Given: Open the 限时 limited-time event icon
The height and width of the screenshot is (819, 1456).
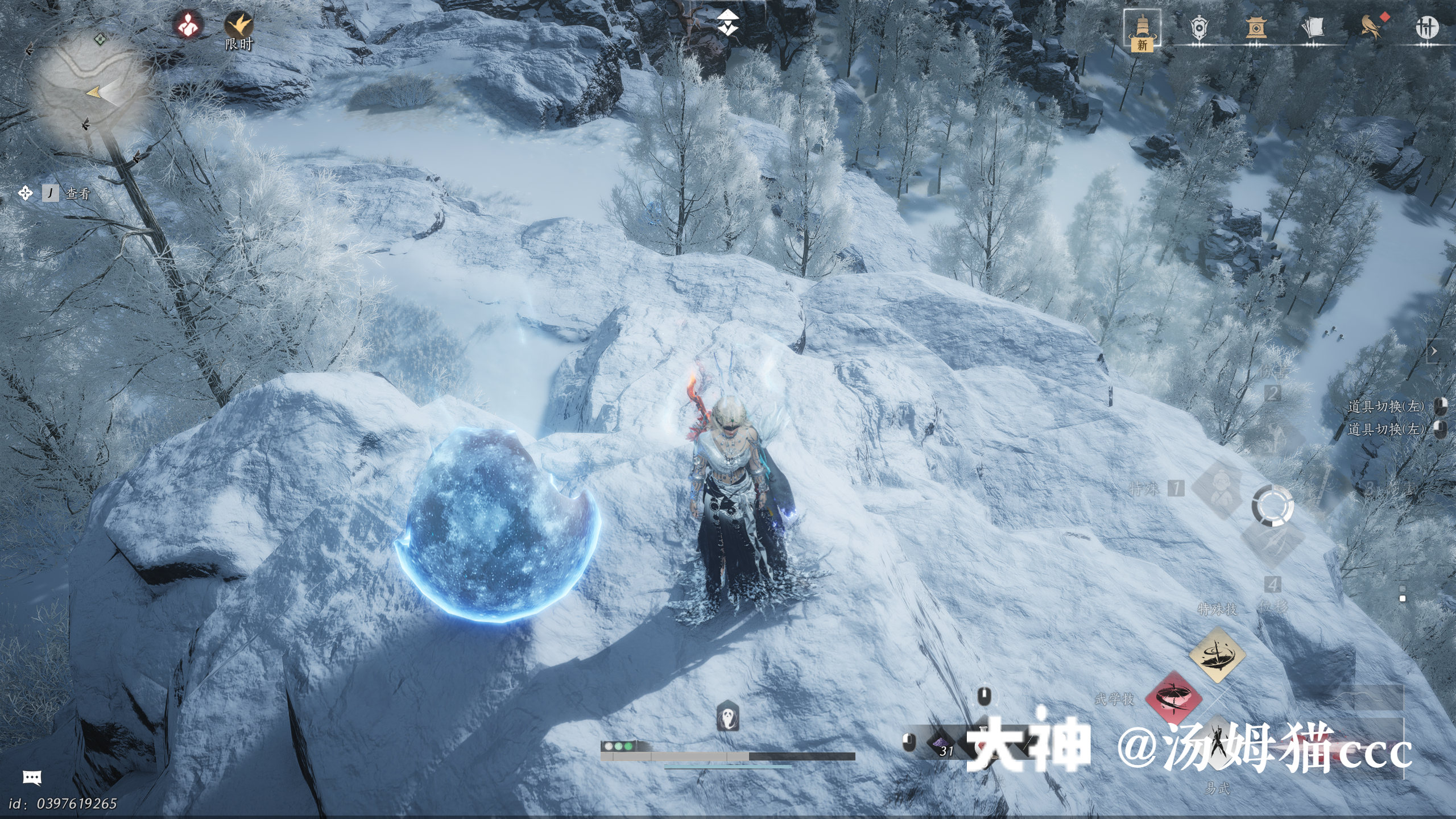Looking at the screenshot, I should click(238, 26).
